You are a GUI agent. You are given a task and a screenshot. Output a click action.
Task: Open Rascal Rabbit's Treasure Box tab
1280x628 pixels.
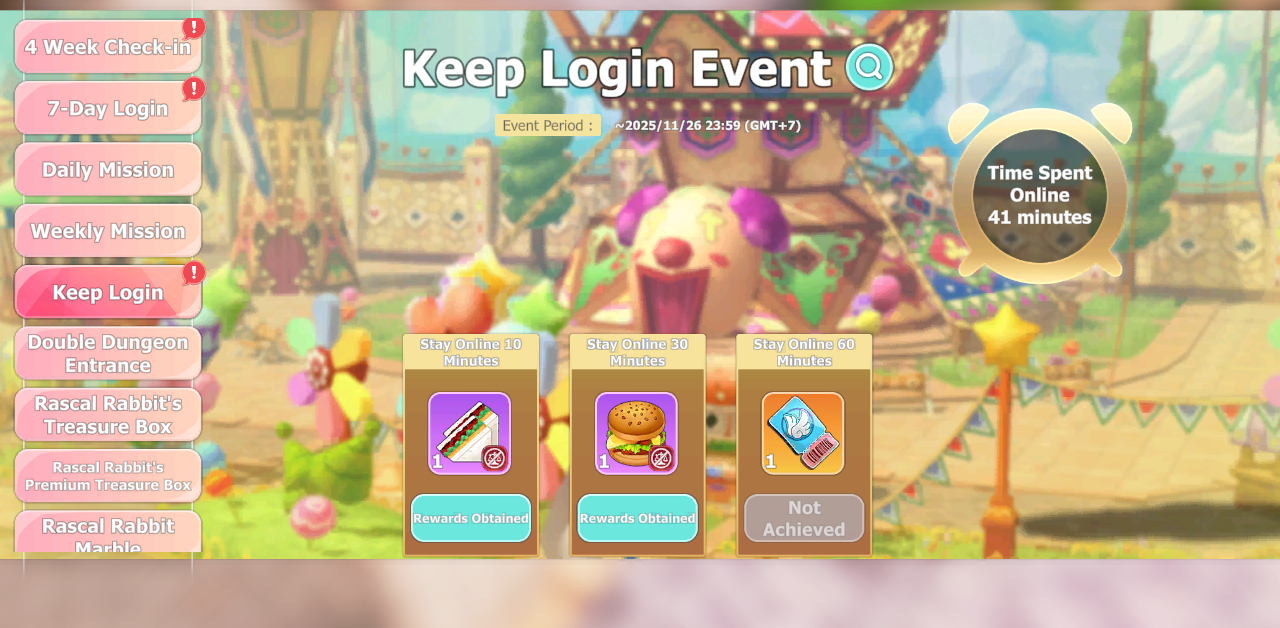[x=107, y=415]
